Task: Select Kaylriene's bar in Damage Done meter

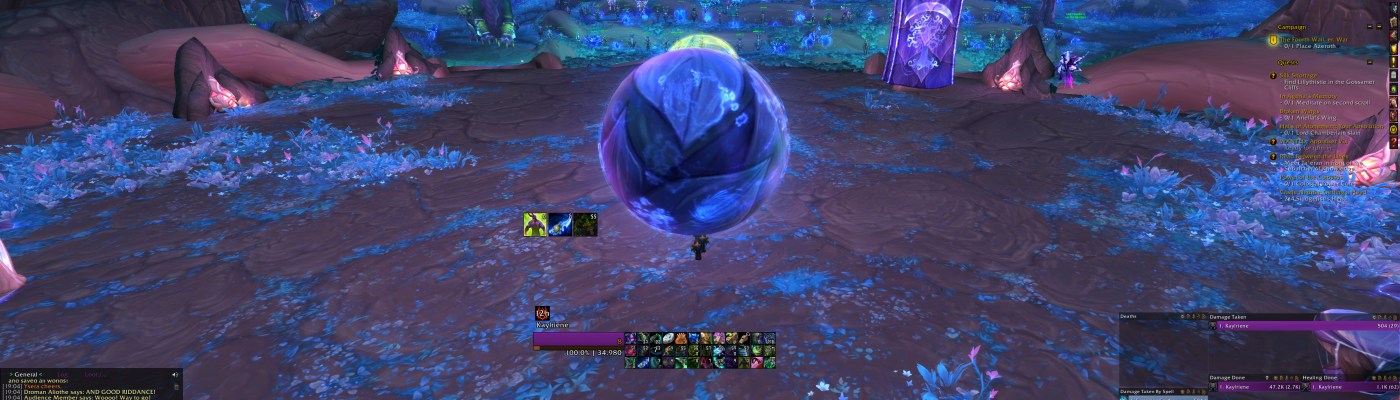Action: pos(1255,385)
